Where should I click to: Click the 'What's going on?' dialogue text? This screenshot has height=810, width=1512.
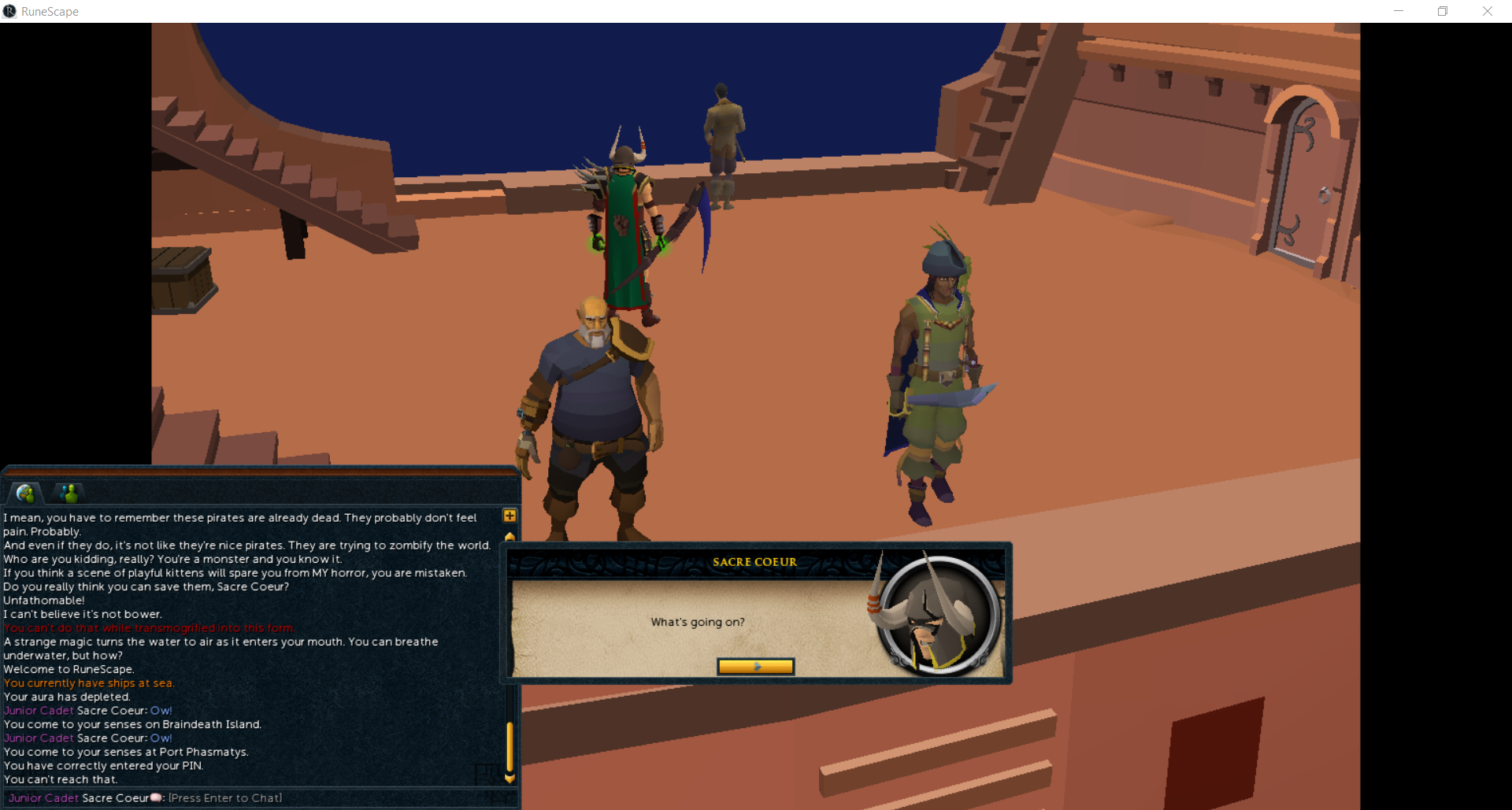click(697, 621)
